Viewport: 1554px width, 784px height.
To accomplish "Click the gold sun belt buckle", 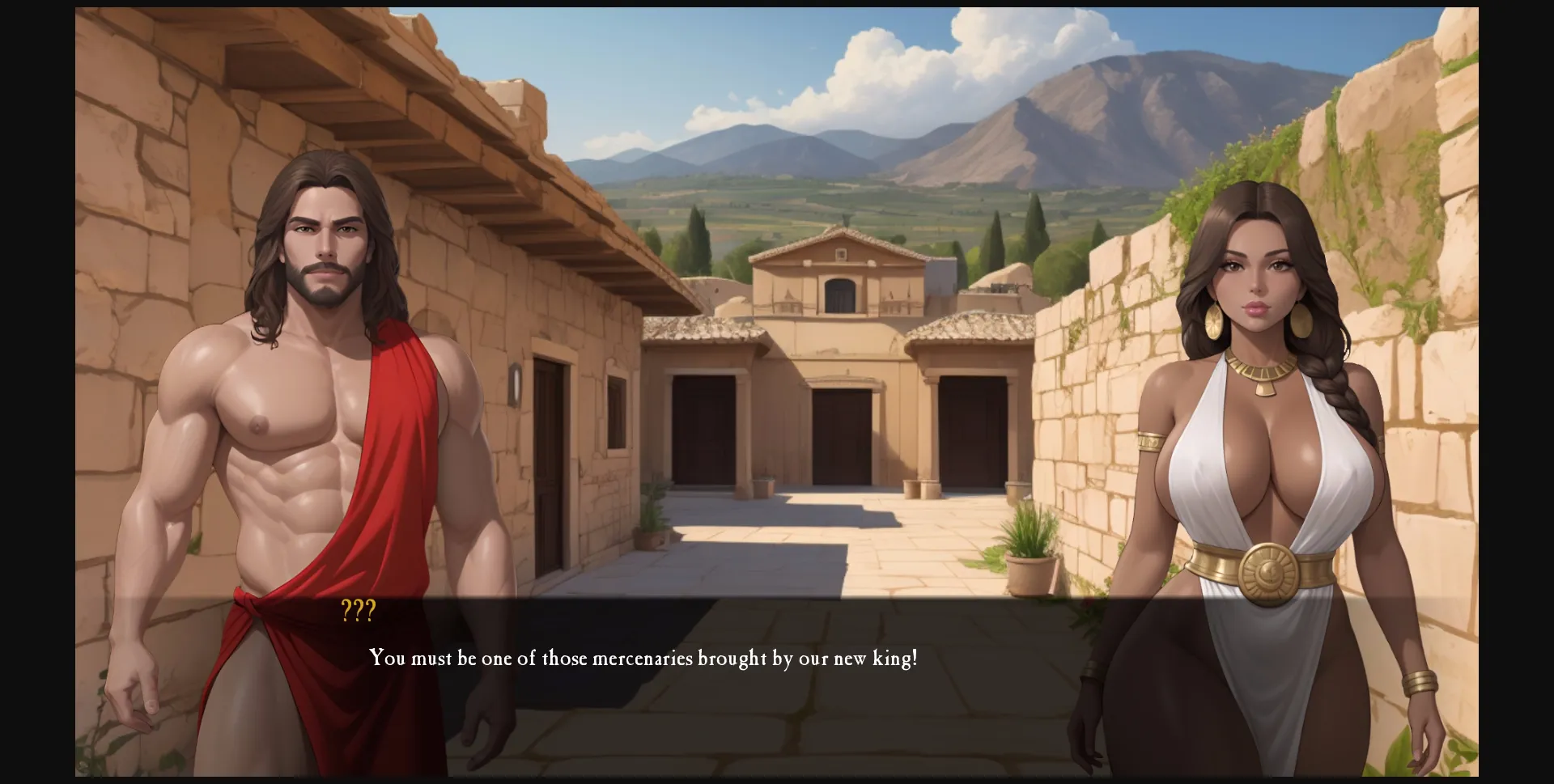I will pos(1271,574).
